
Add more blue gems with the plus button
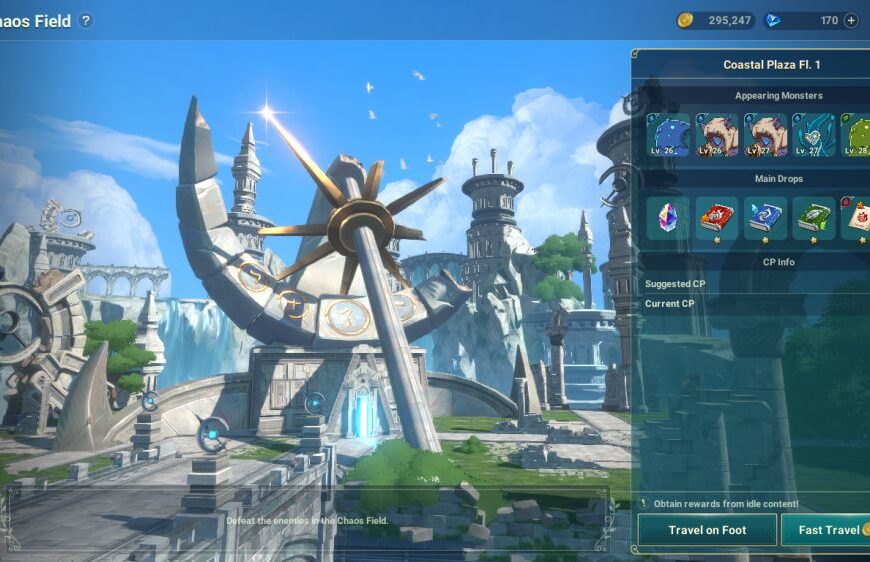851,20
